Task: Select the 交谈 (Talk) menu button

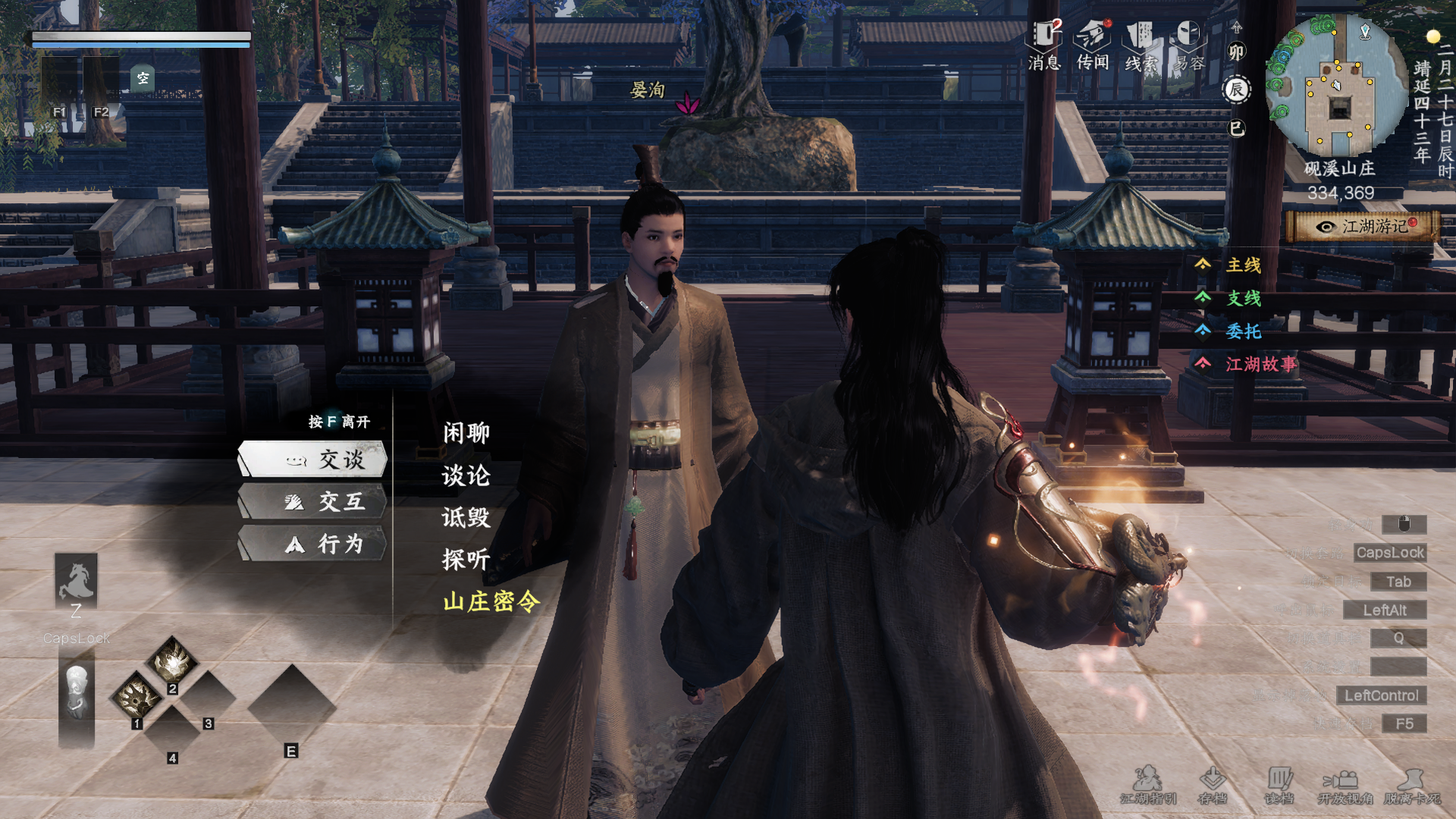Action: click(x=313, y=460)
